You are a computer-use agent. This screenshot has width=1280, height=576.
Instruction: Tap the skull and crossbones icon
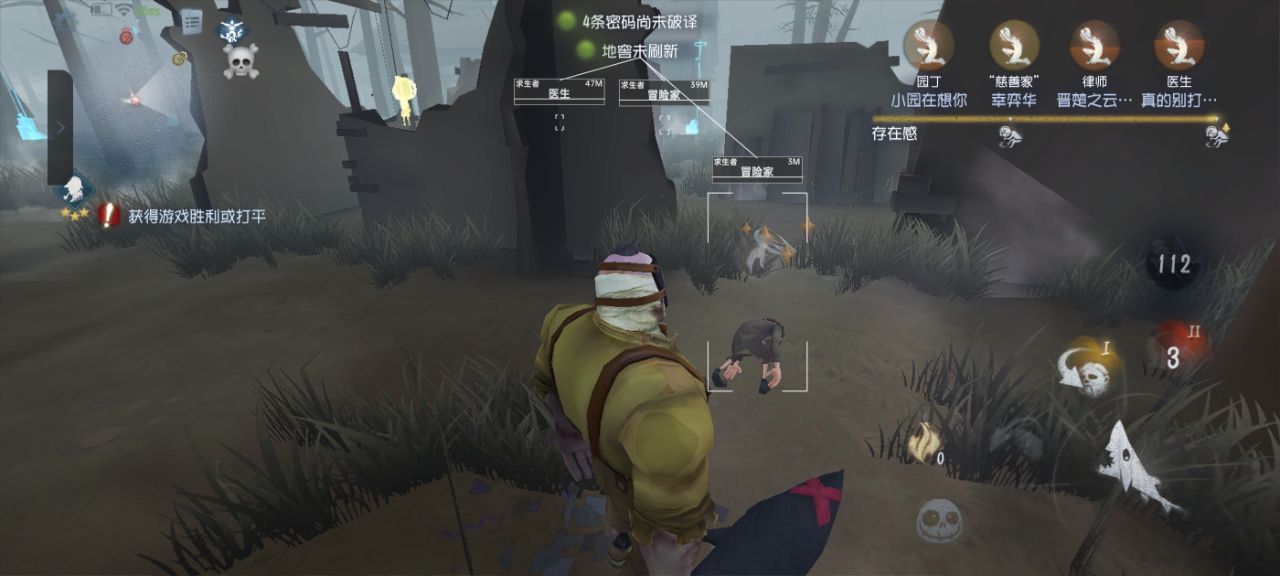241,62
